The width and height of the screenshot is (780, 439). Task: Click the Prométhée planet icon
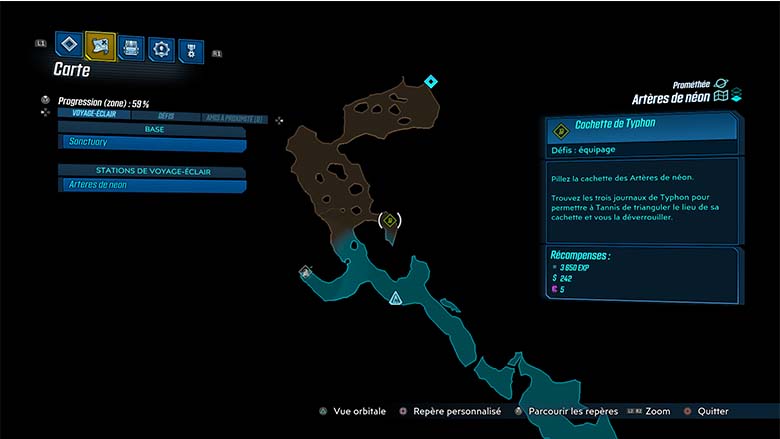pyautogui.click(x=721, y=84)
